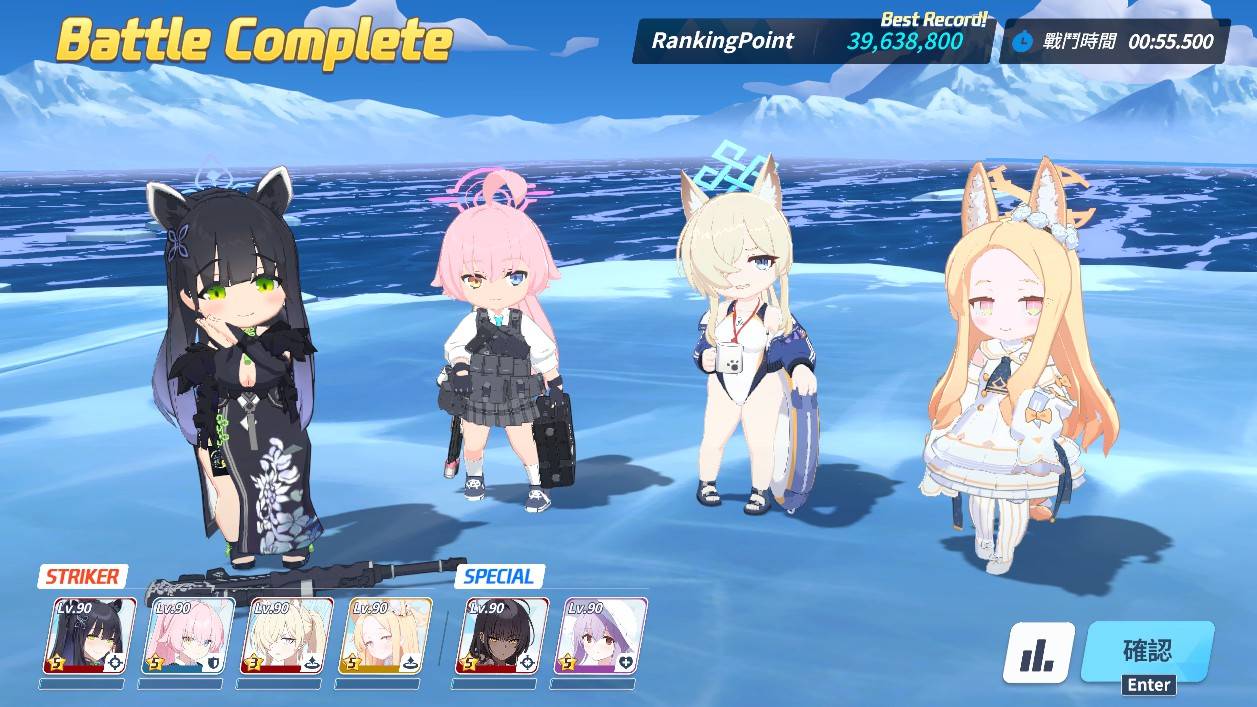Screen dimensions: 1257x707
Task: Select the dark-skinned special student portrait
Action: pos(506,636)
